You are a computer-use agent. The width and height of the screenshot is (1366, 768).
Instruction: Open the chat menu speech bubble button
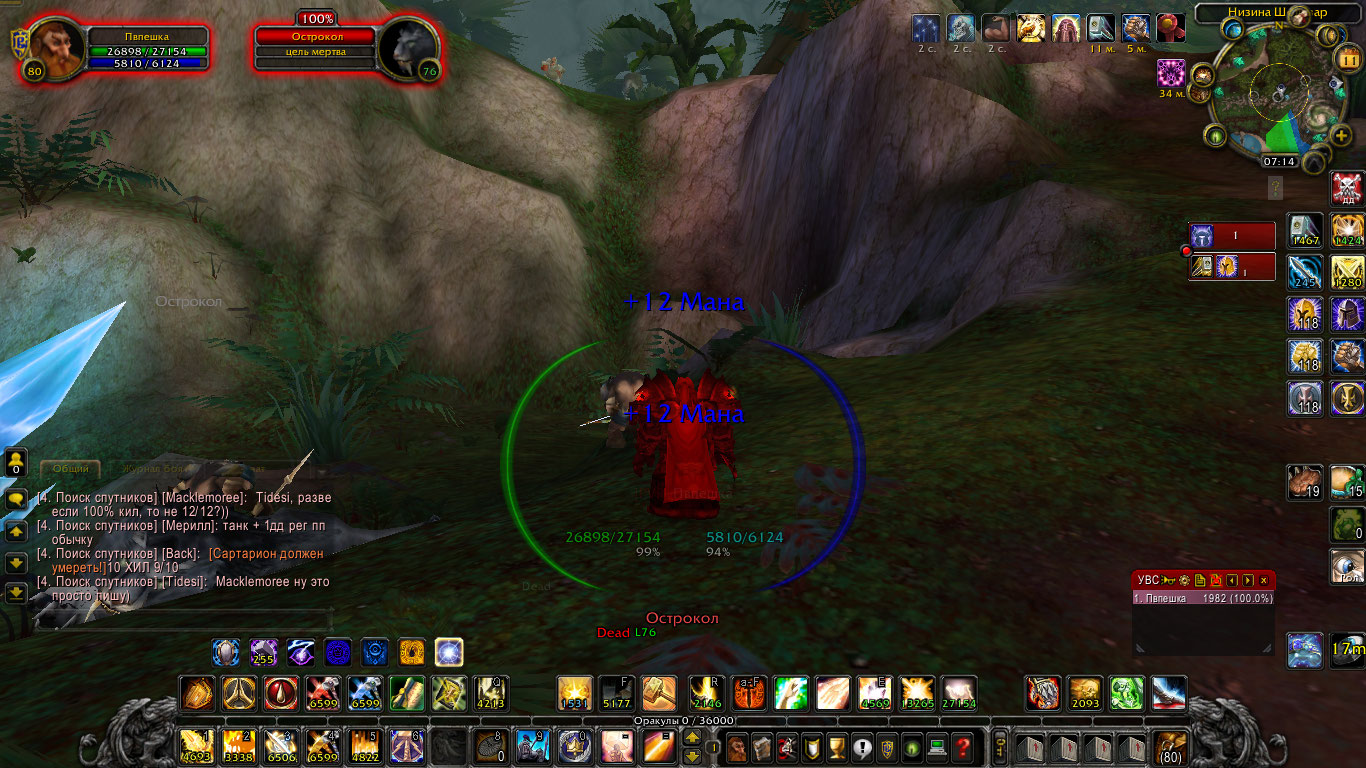coord(16,498)
